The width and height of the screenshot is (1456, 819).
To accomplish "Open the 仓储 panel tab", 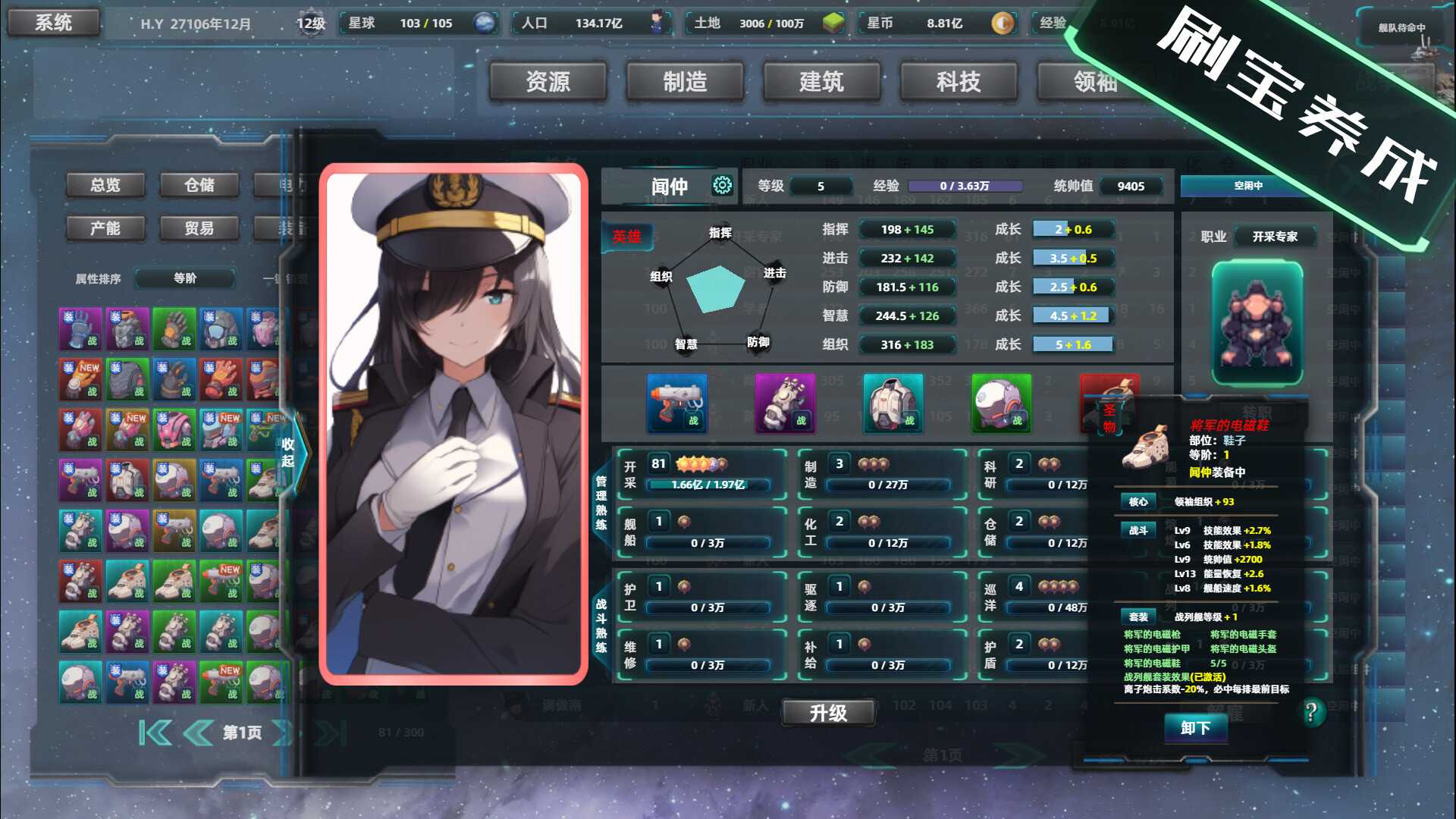I will click(199, 184).
